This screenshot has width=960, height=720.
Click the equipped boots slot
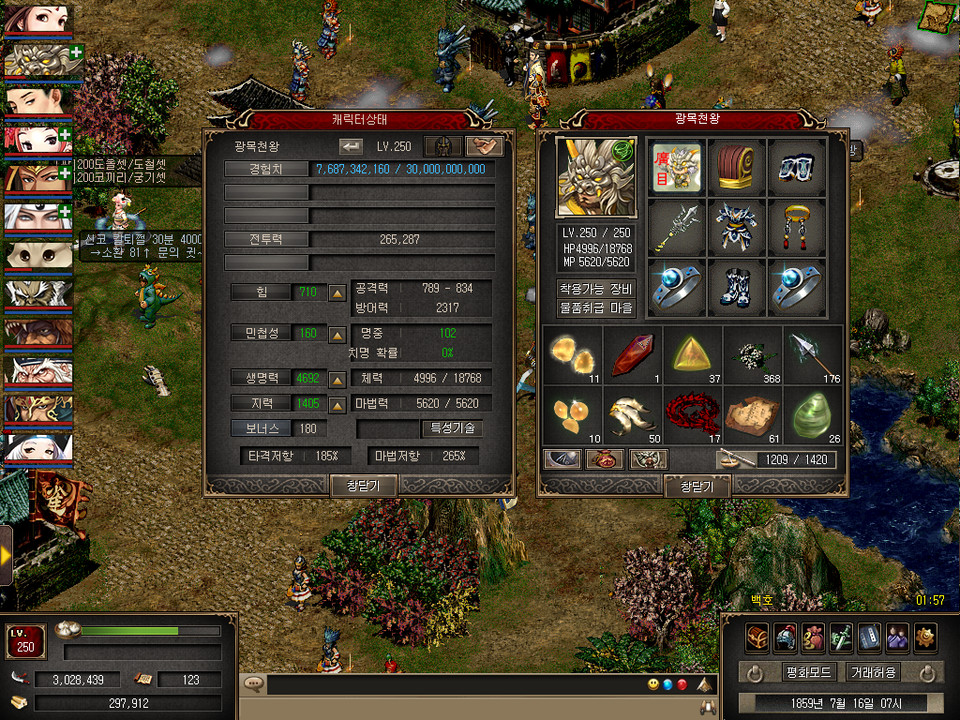click(x=737, y=286)
